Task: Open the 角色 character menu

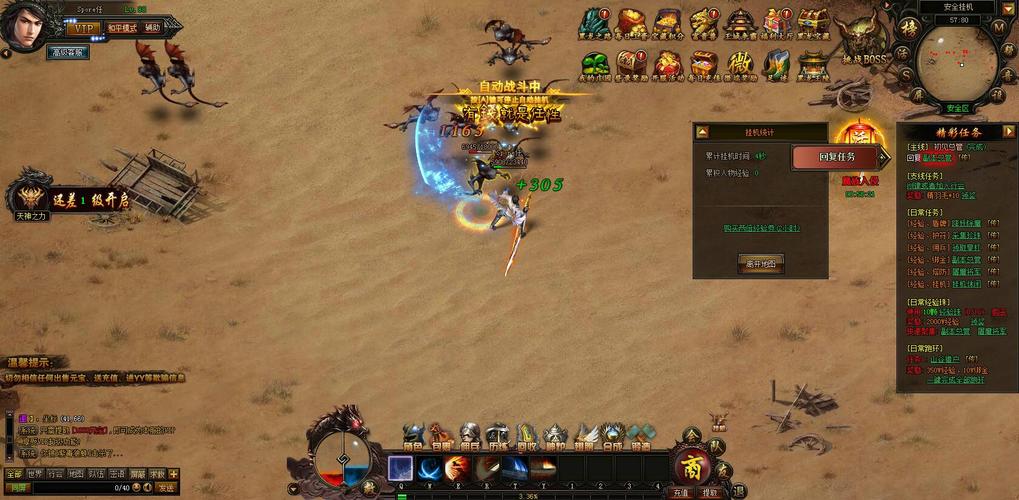Action: tap(413, 437)
